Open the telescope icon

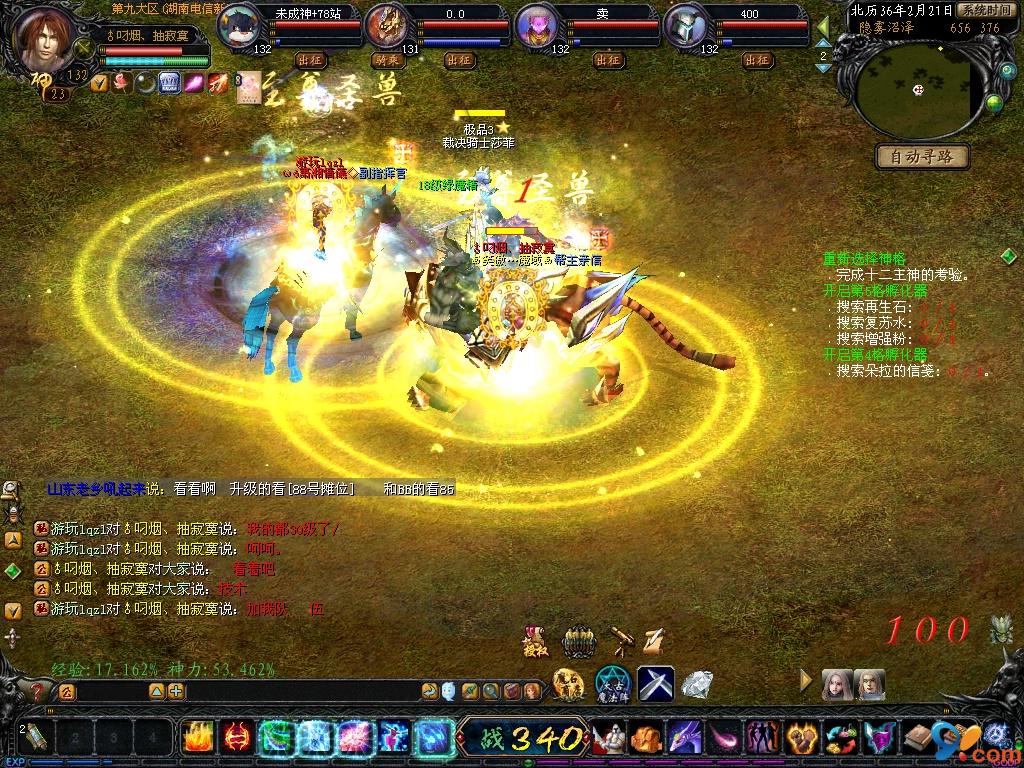click(621, 637)
